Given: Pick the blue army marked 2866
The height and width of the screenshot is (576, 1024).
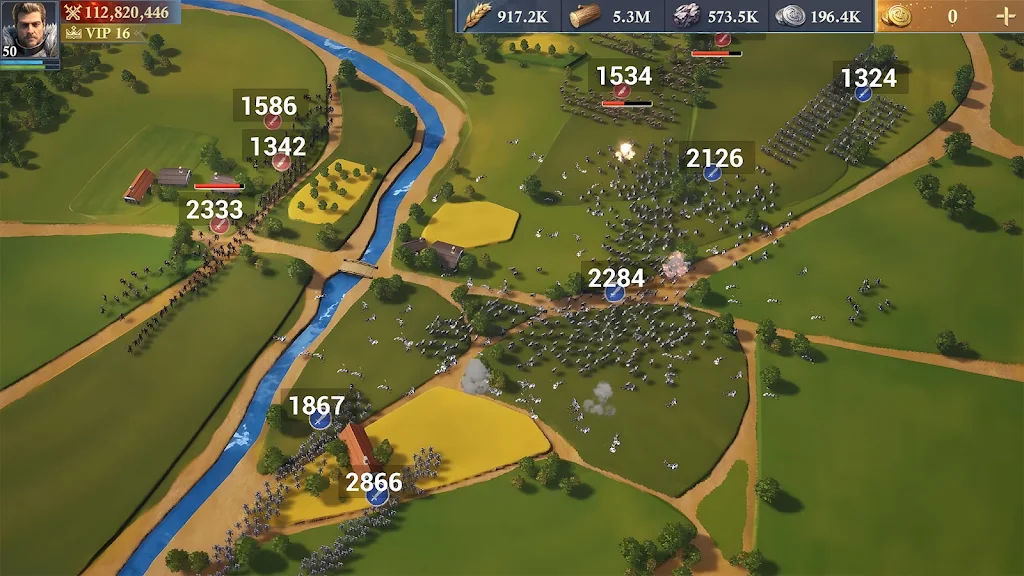Looking at the screenshot, I should 377,496.
